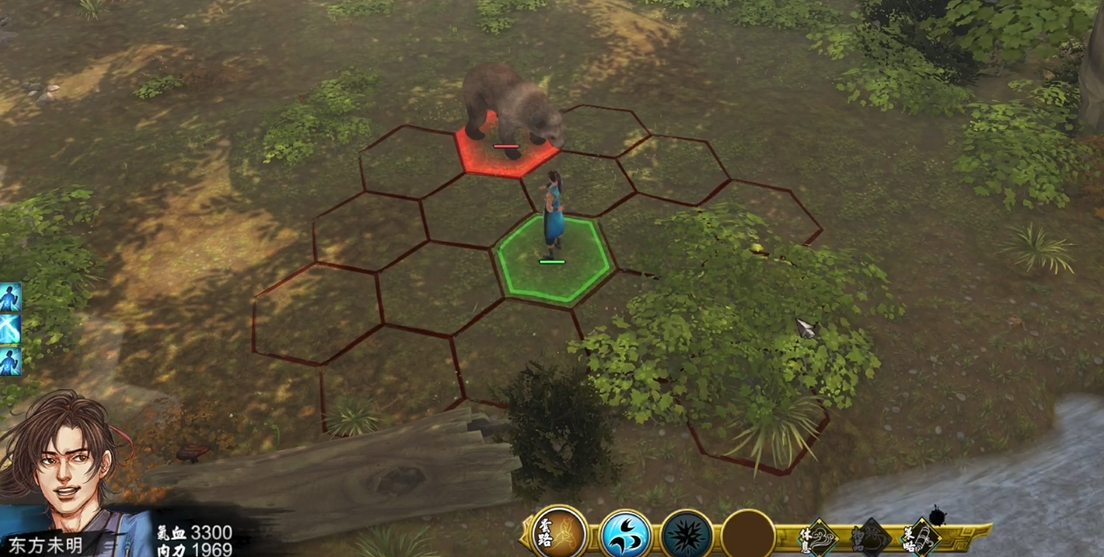The width and height of the screenshot is (1104, 557).
Task: Use the dark starburst skill
Action: [687, 534]
